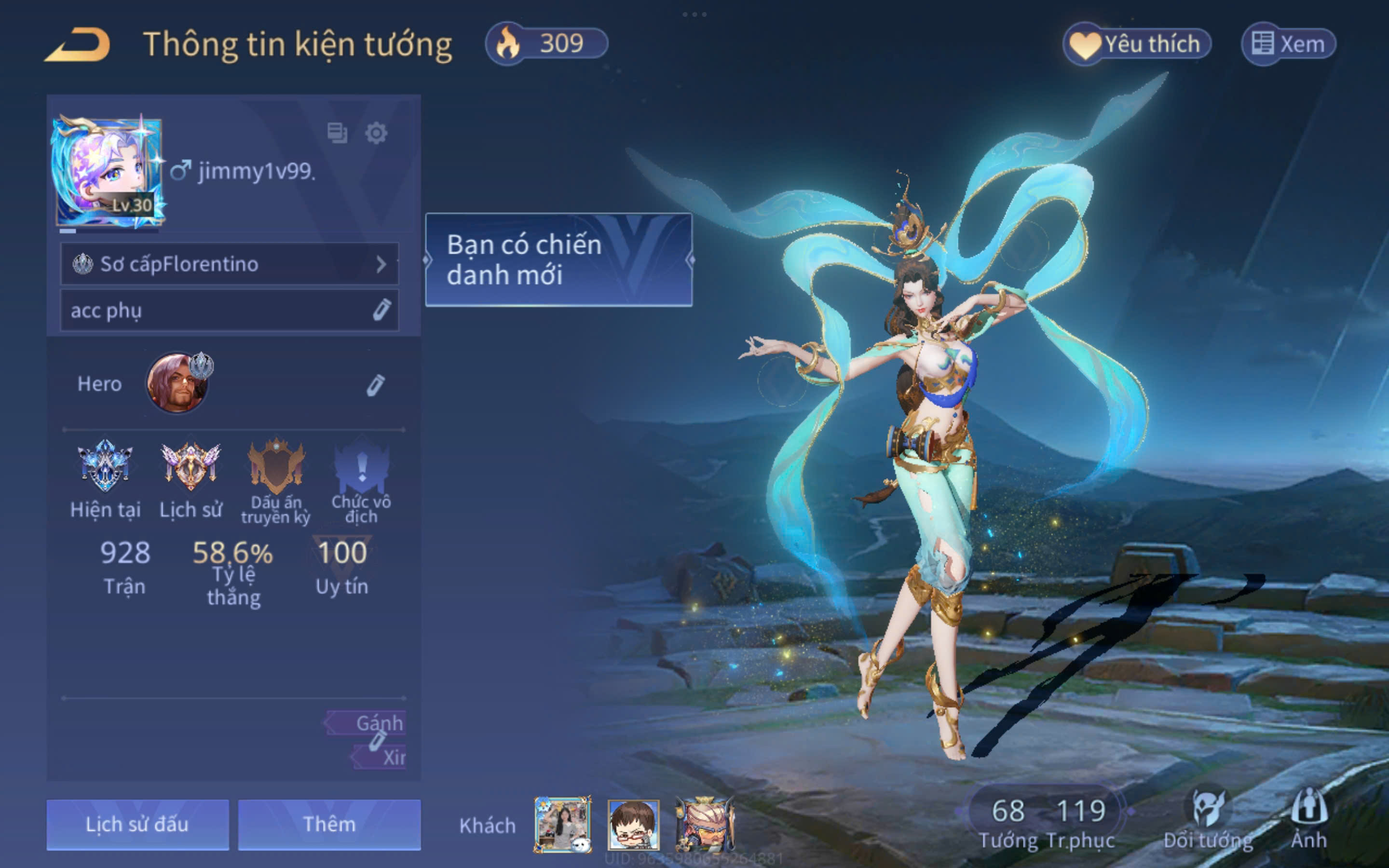The height and width of the screenshot is (868, 1389).
Task: Select the first visitor avatar under Khách
Action: [562, 825]
